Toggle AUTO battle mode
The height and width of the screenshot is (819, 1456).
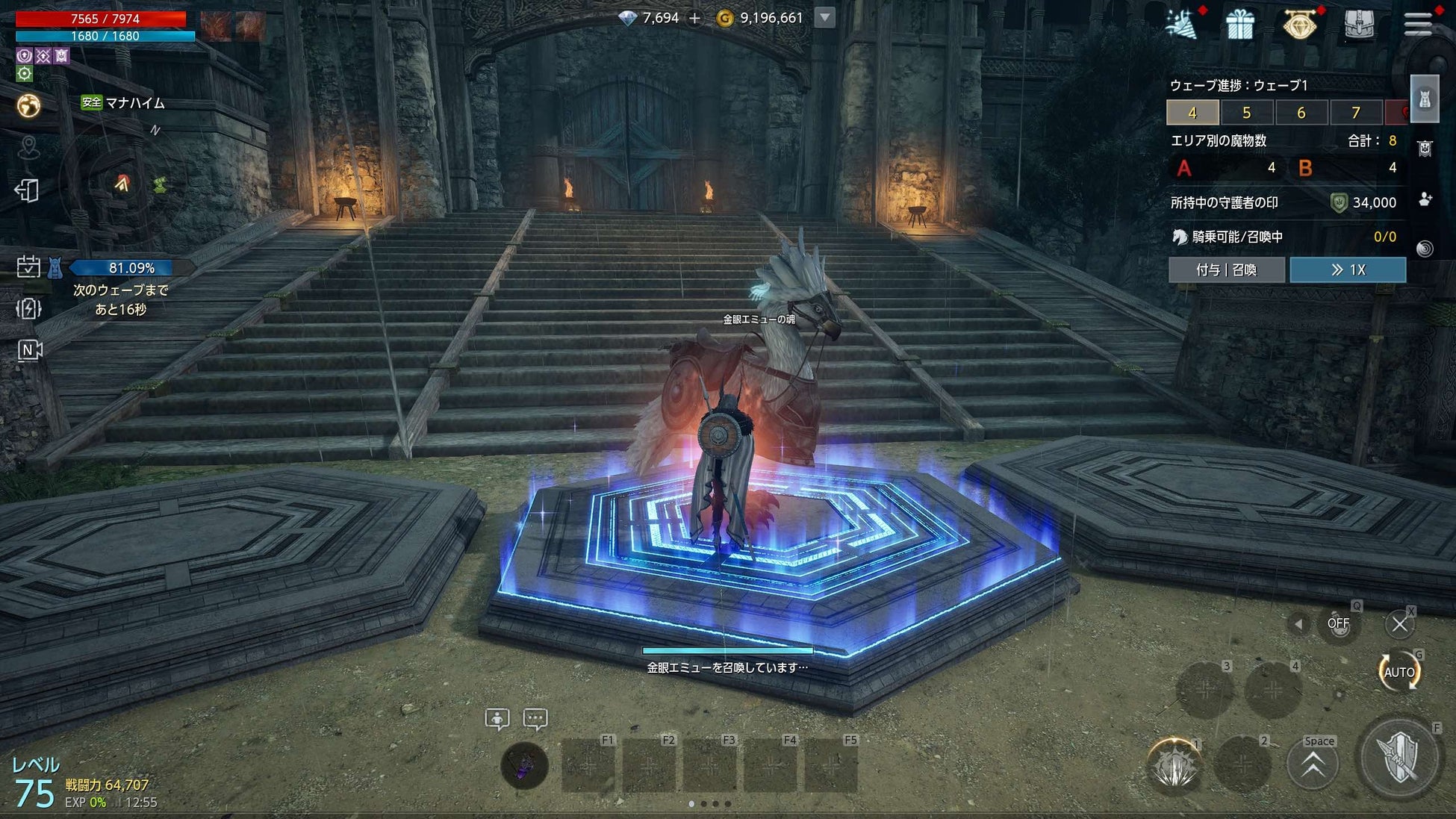(1399, 672)
